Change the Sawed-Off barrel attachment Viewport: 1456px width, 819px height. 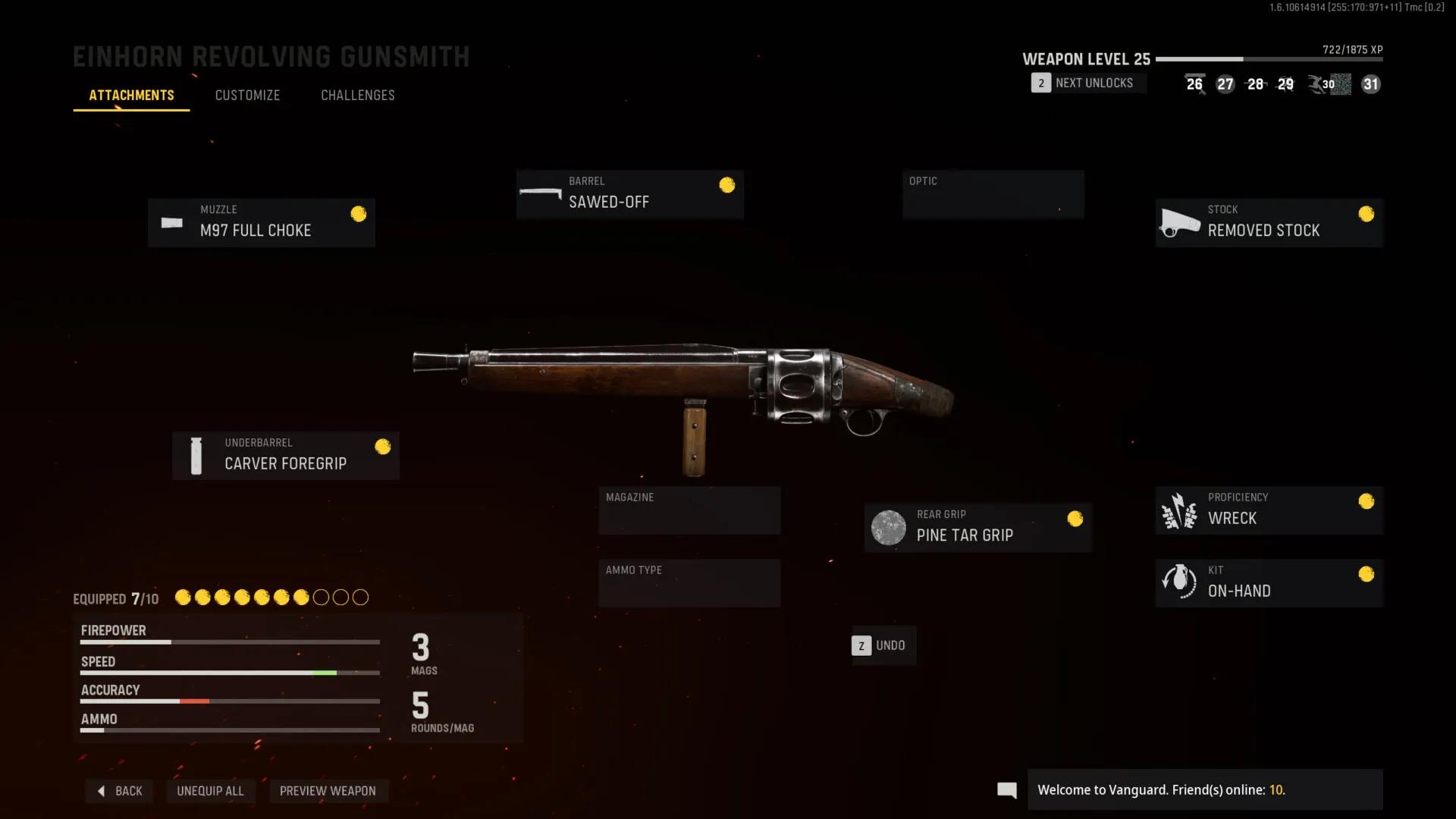(x=629, y=194)
